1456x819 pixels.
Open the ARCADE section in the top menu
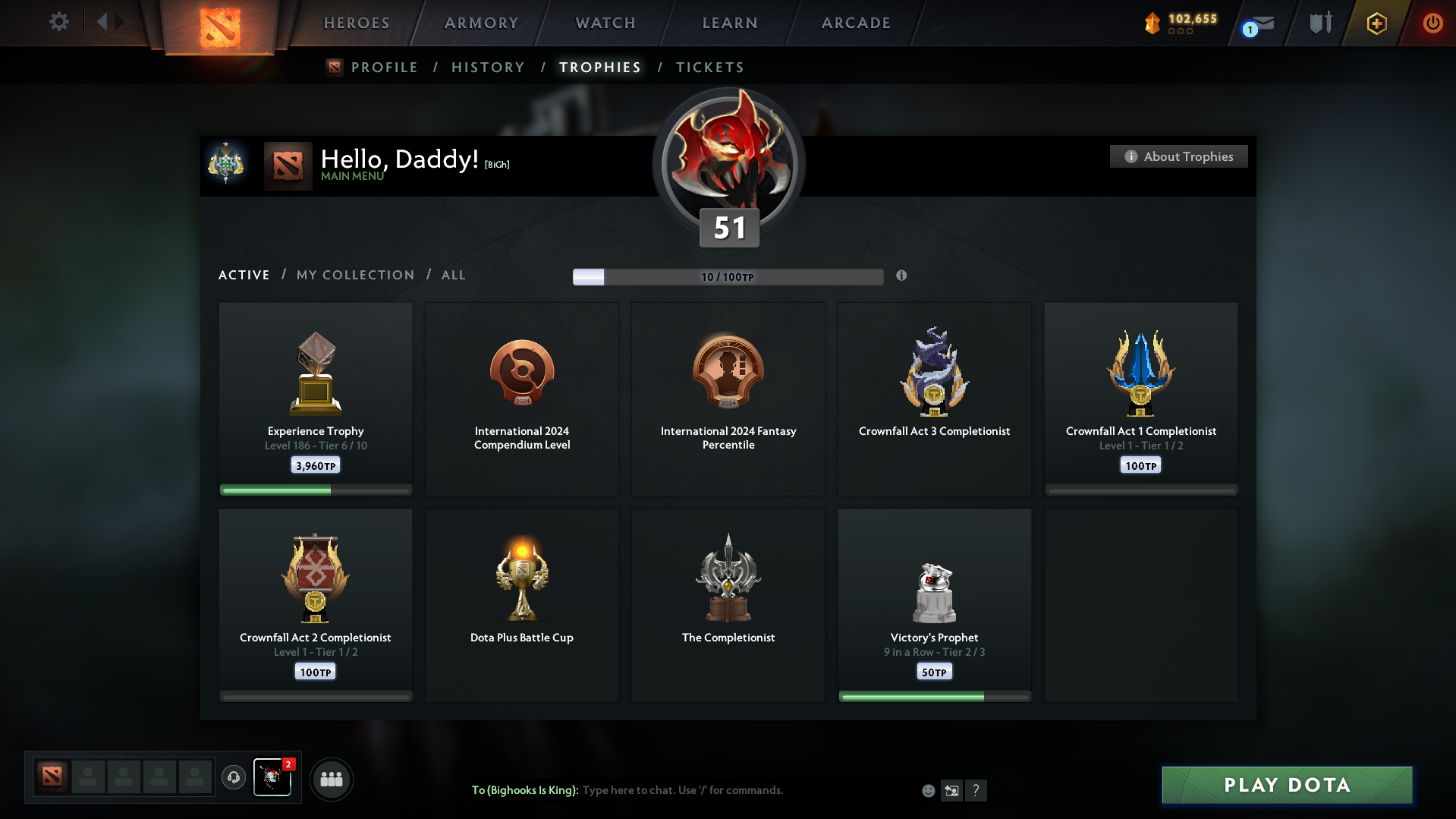click(x=856, y=23)
